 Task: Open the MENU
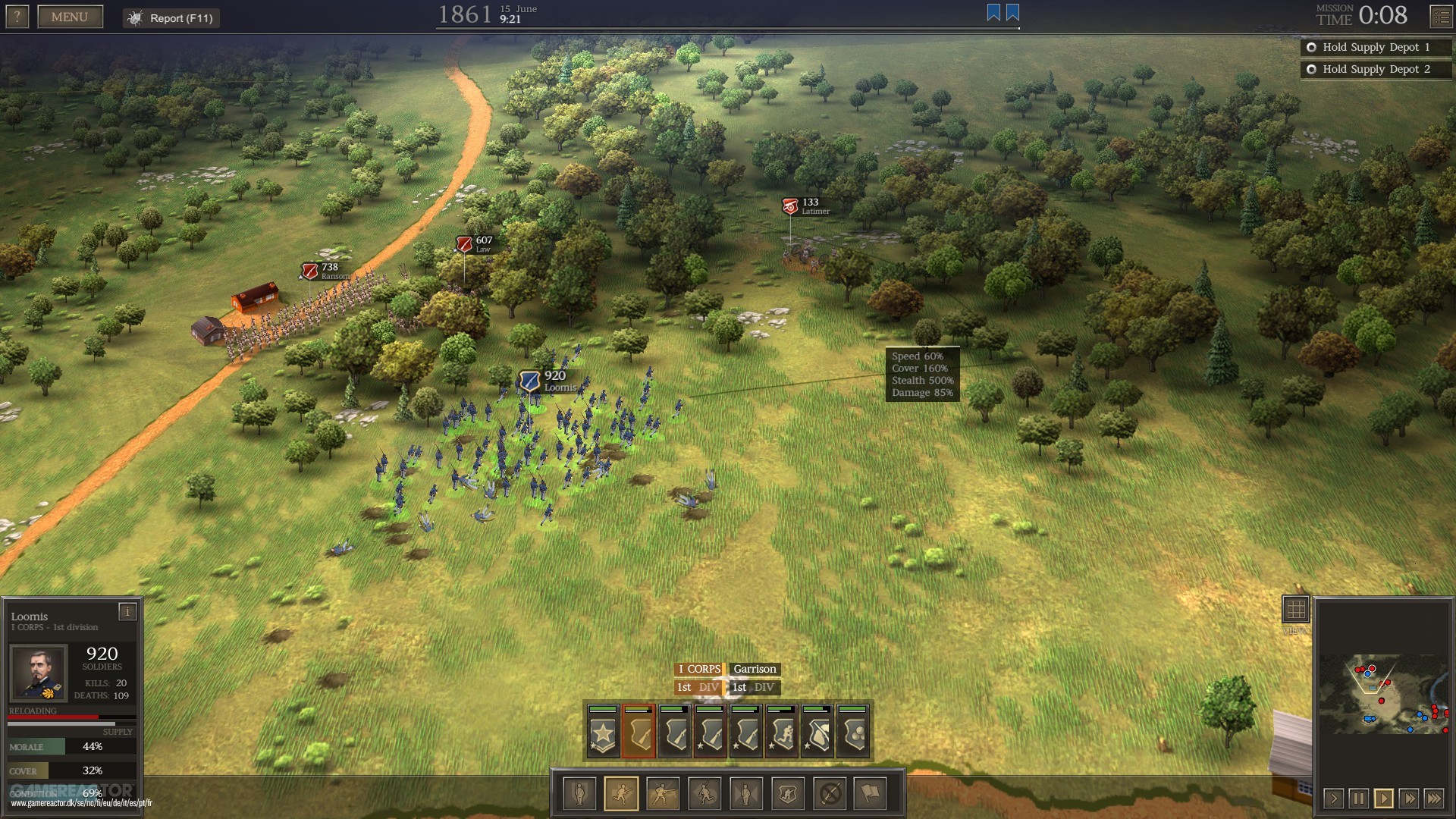click(x=70, y=16)
